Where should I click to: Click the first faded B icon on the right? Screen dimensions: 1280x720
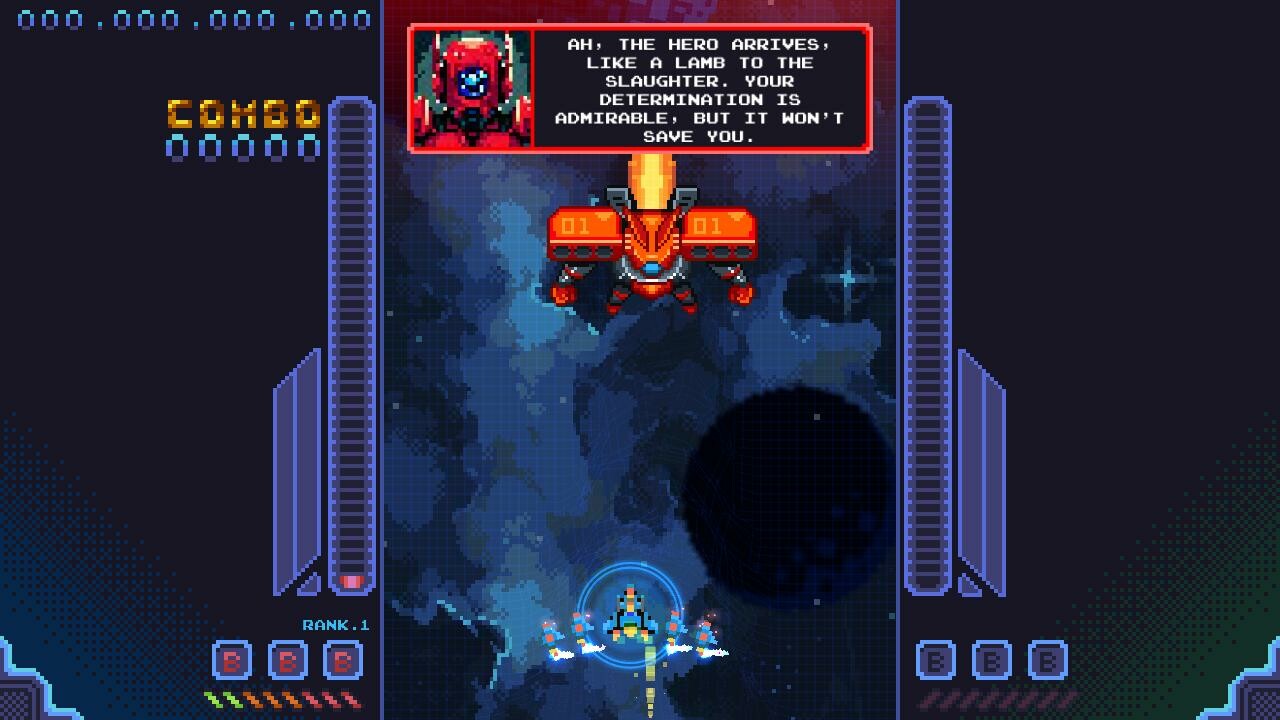(x=936, y=662)
